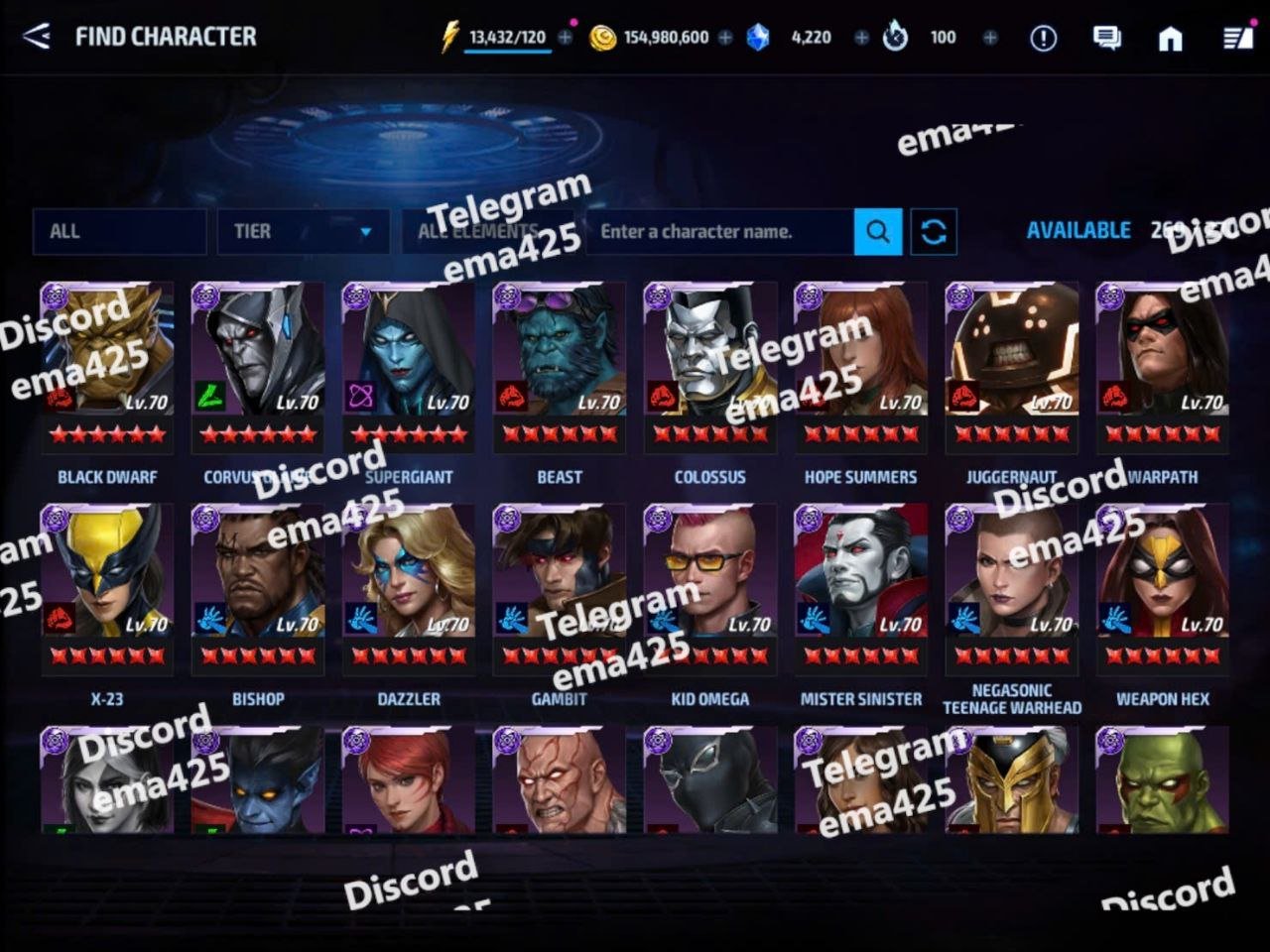1270x952 pixels.
Task: Click the character name search field
Action: [x=718, y=231]
